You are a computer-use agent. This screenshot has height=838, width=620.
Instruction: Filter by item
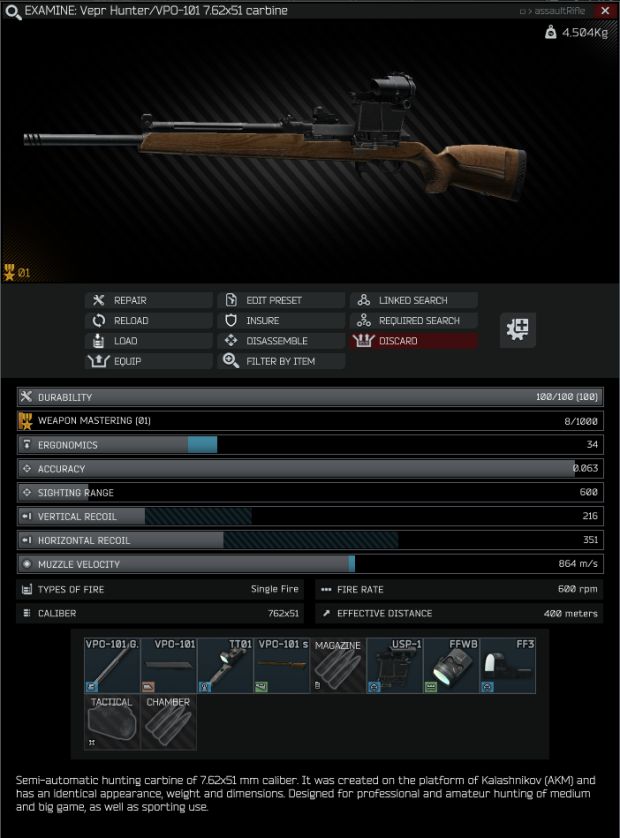(281, 361)
